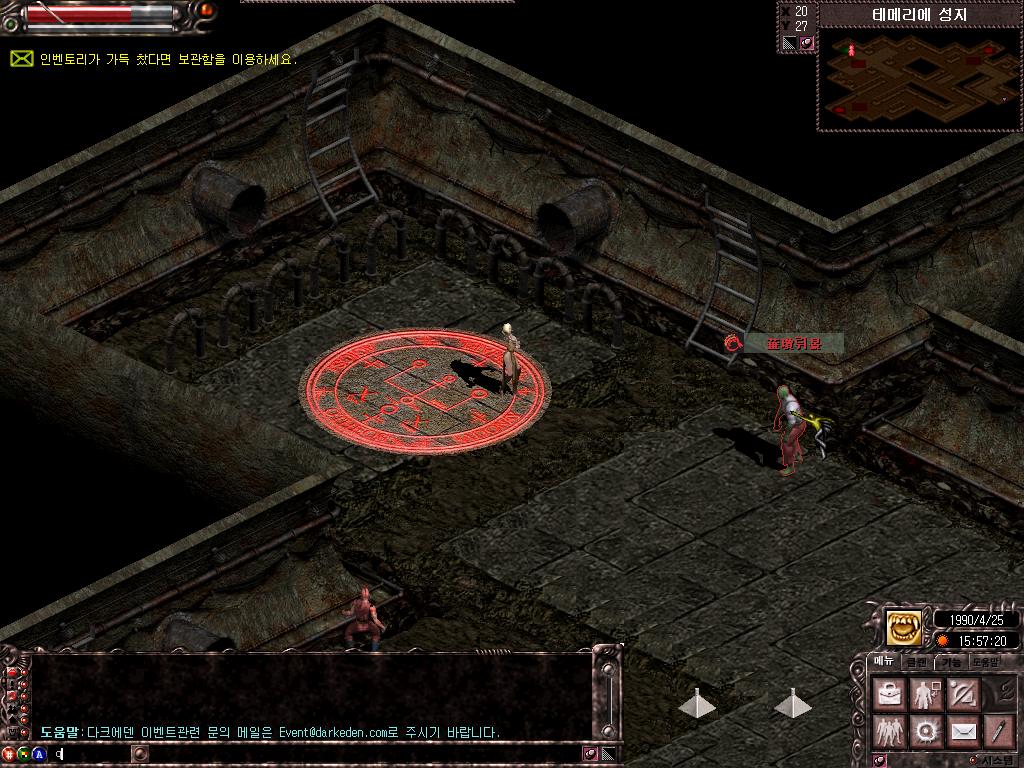Open the briefcase inventory button
Image resolution: width=1024 pixels, height=768 pixels.
tap(888, 692)
